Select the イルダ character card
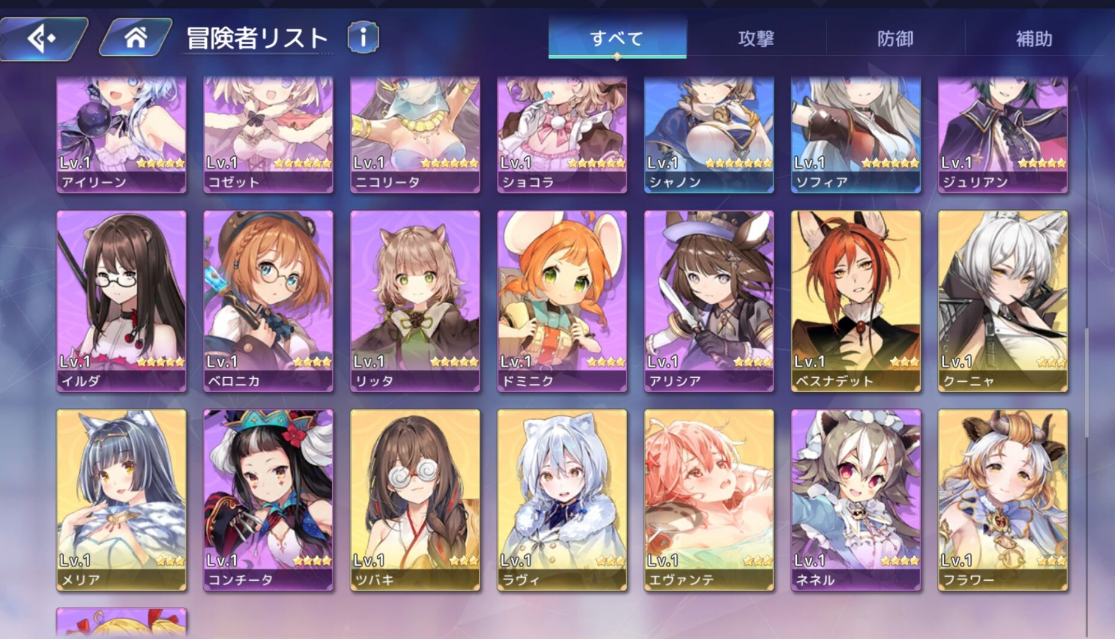This screenshot has width=1115, height=639. (121, 300)
